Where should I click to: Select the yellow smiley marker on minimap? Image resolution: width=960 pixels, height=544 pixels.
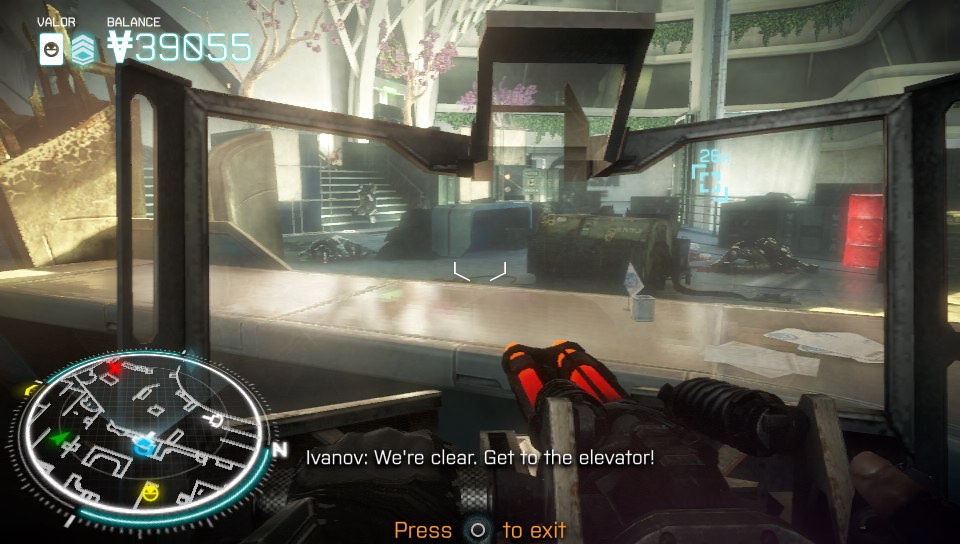[x=151, y=491]
